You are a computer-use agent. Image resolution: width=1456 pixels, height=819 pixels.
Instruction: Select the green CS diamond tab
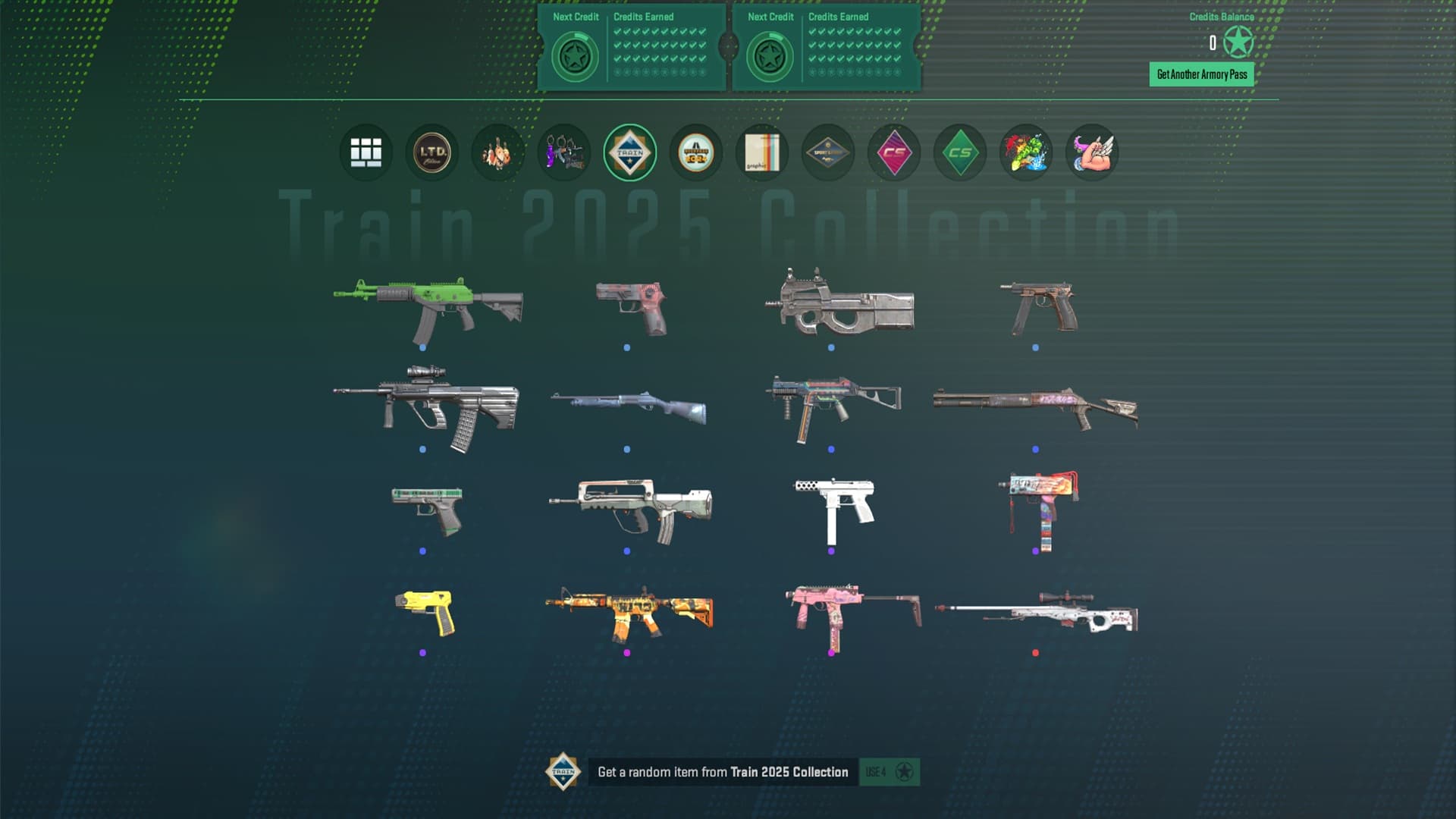(x=959, y=152)
